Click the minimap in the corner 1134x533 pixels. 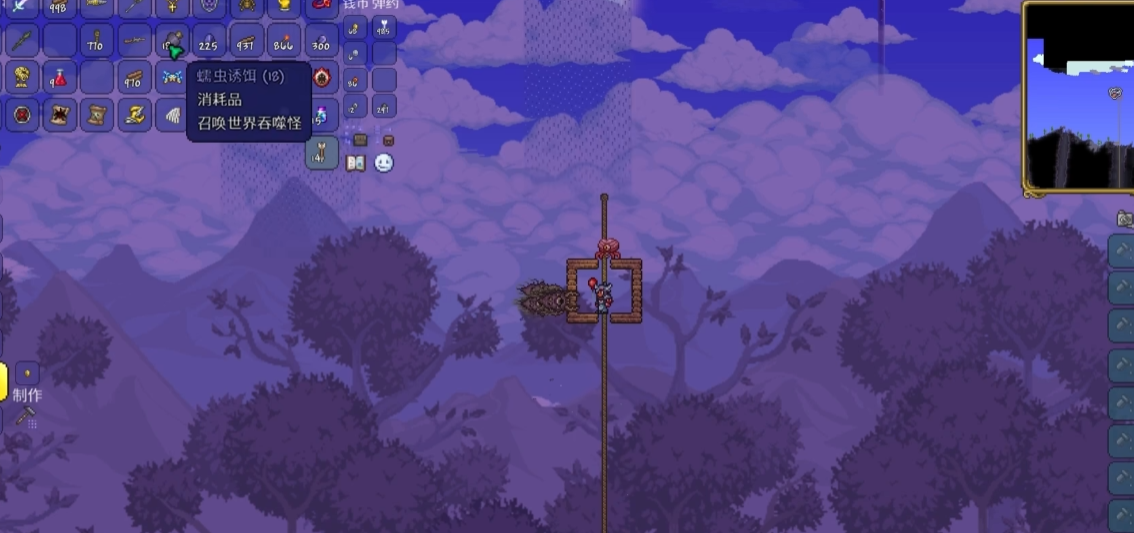tap(1078, 96)
